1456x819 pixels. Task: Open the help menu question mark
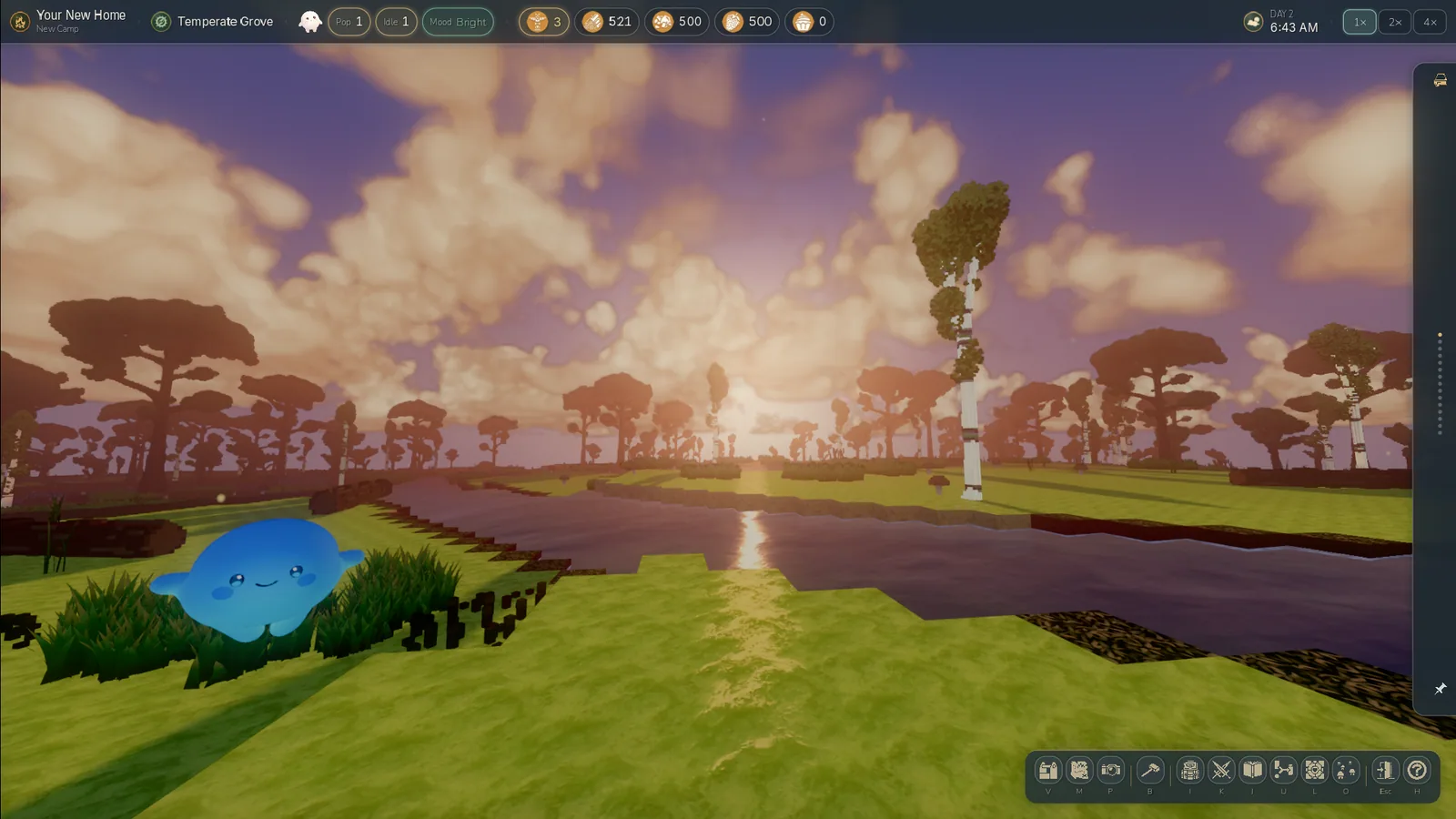(1416, 771)
